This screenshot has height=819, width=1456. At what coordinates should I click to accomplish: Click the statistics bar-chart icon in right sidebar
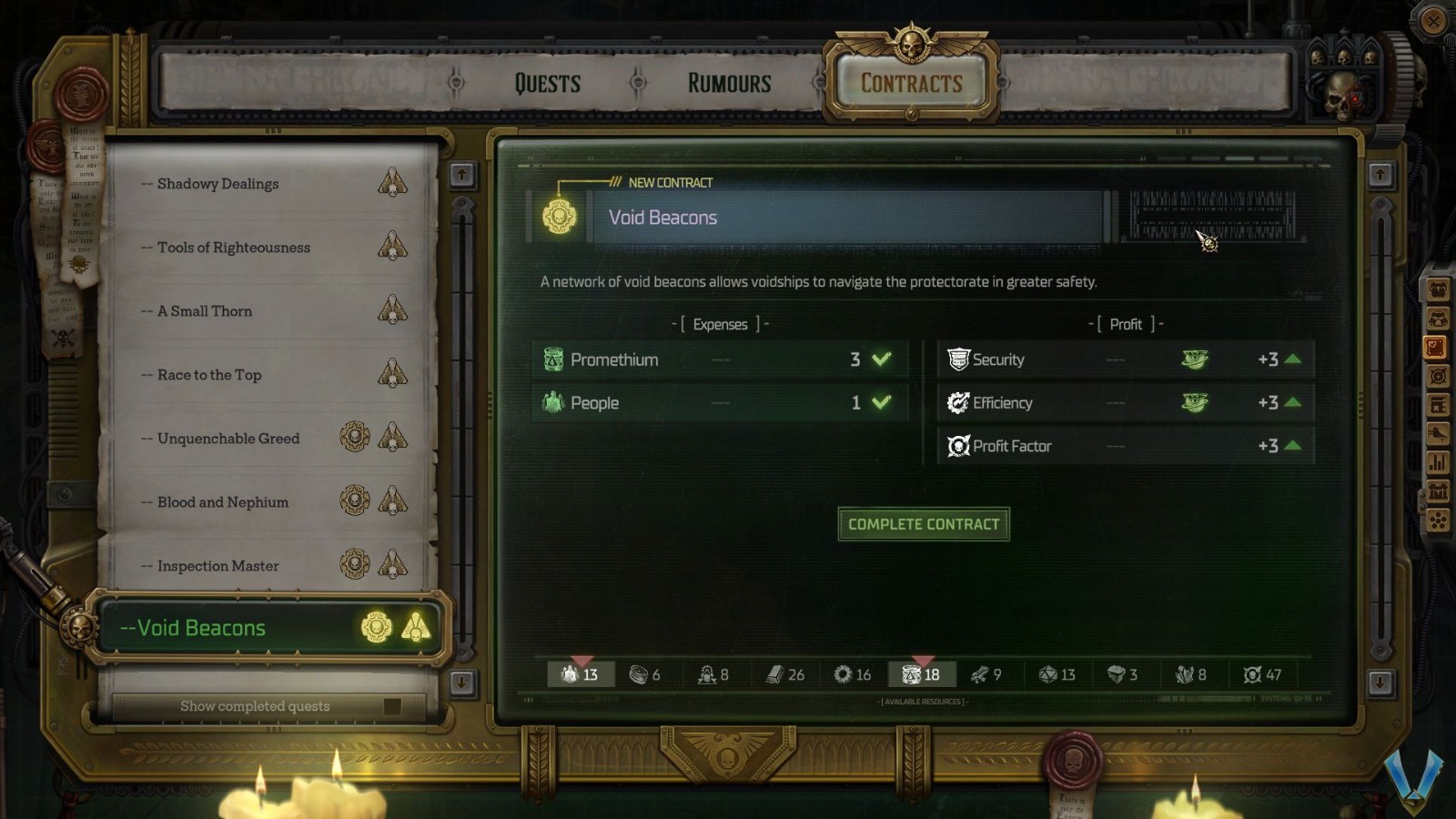(x=1438, y=464)
